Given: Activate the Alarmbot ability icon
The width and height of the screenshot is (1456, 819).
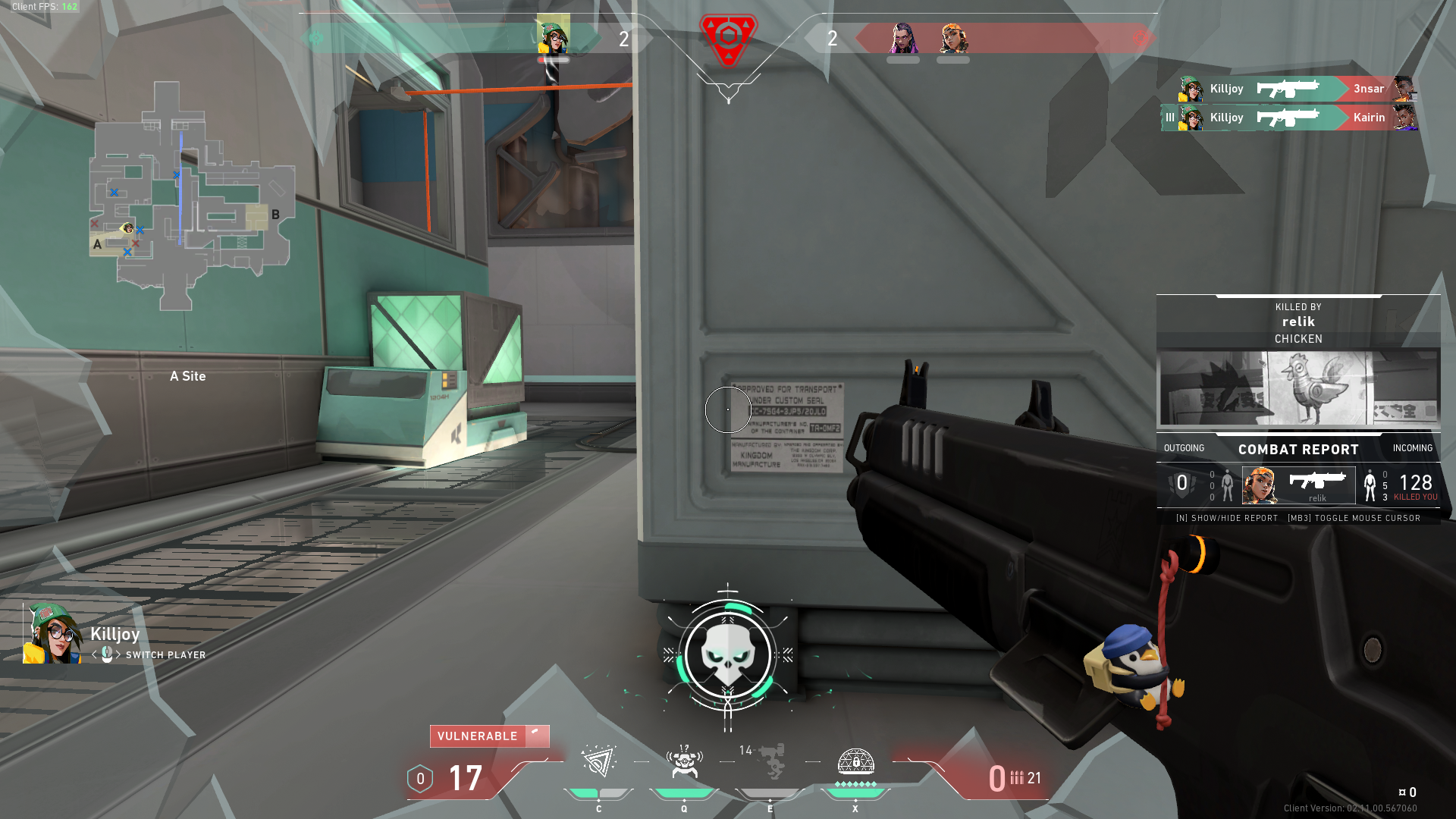Looking at the screenshot, I should point(684,763).
